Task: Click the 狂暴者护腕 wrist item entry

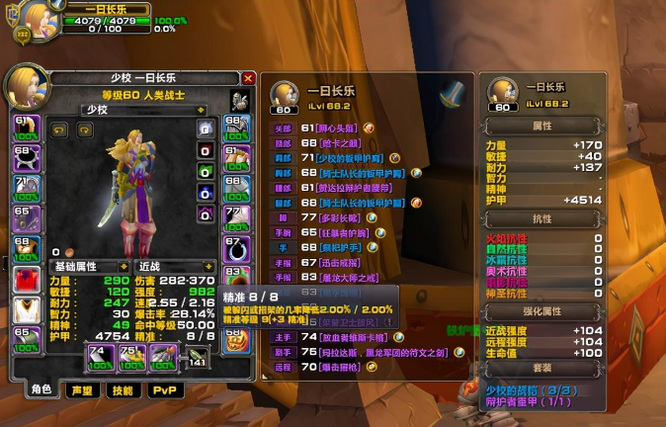Action: point(342,232)
